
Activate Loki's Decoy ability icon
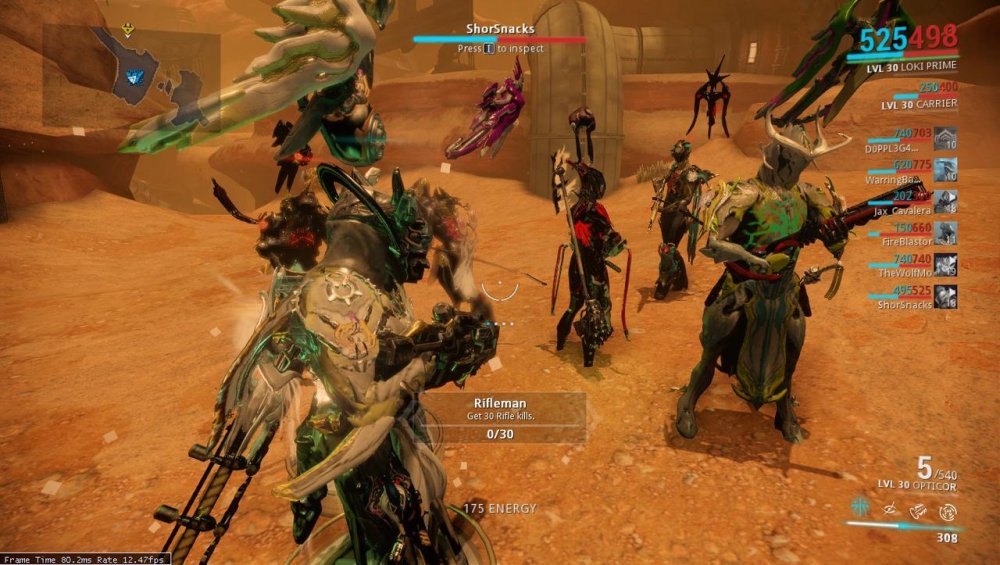point(859,509)
